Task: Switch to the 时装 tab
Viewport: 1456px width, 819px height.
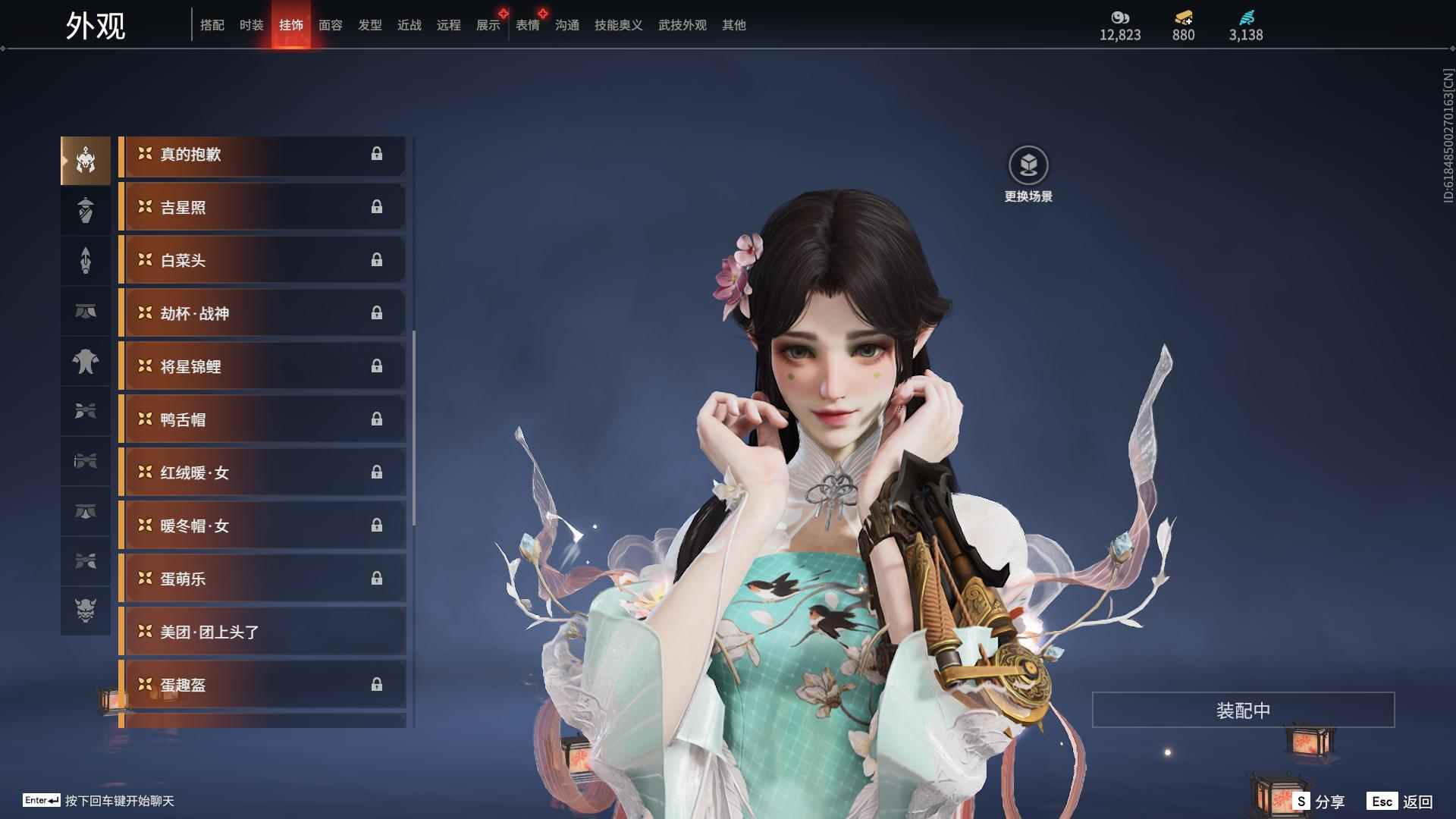Action: click(252, 25)
